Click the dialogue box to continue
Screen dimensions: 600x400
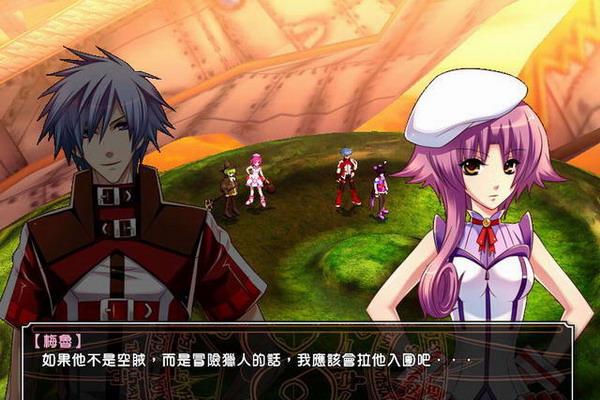pos(298,360)
